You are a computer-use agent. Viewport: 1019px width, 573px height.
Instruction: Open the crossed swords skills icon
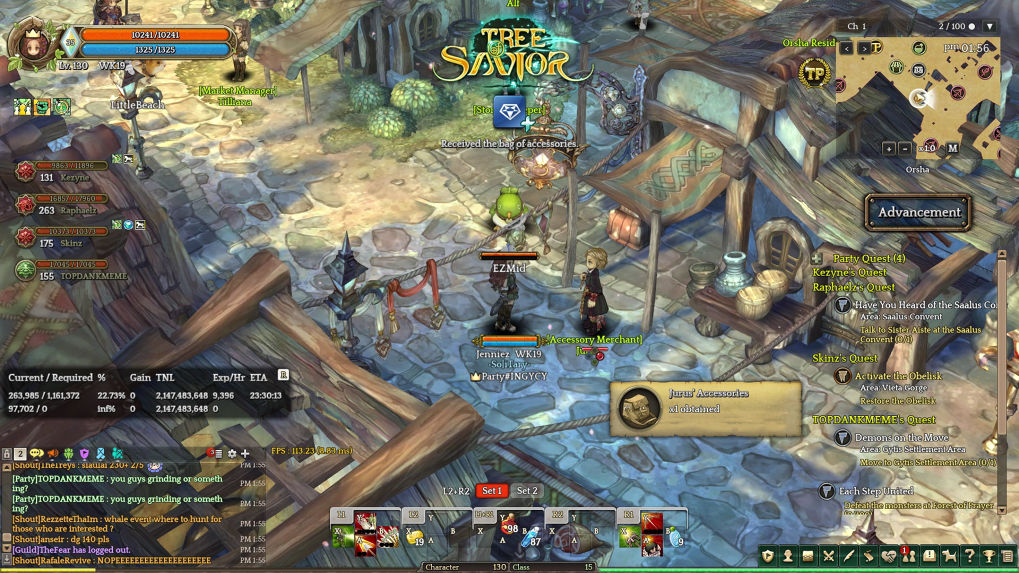pos(828,556)
